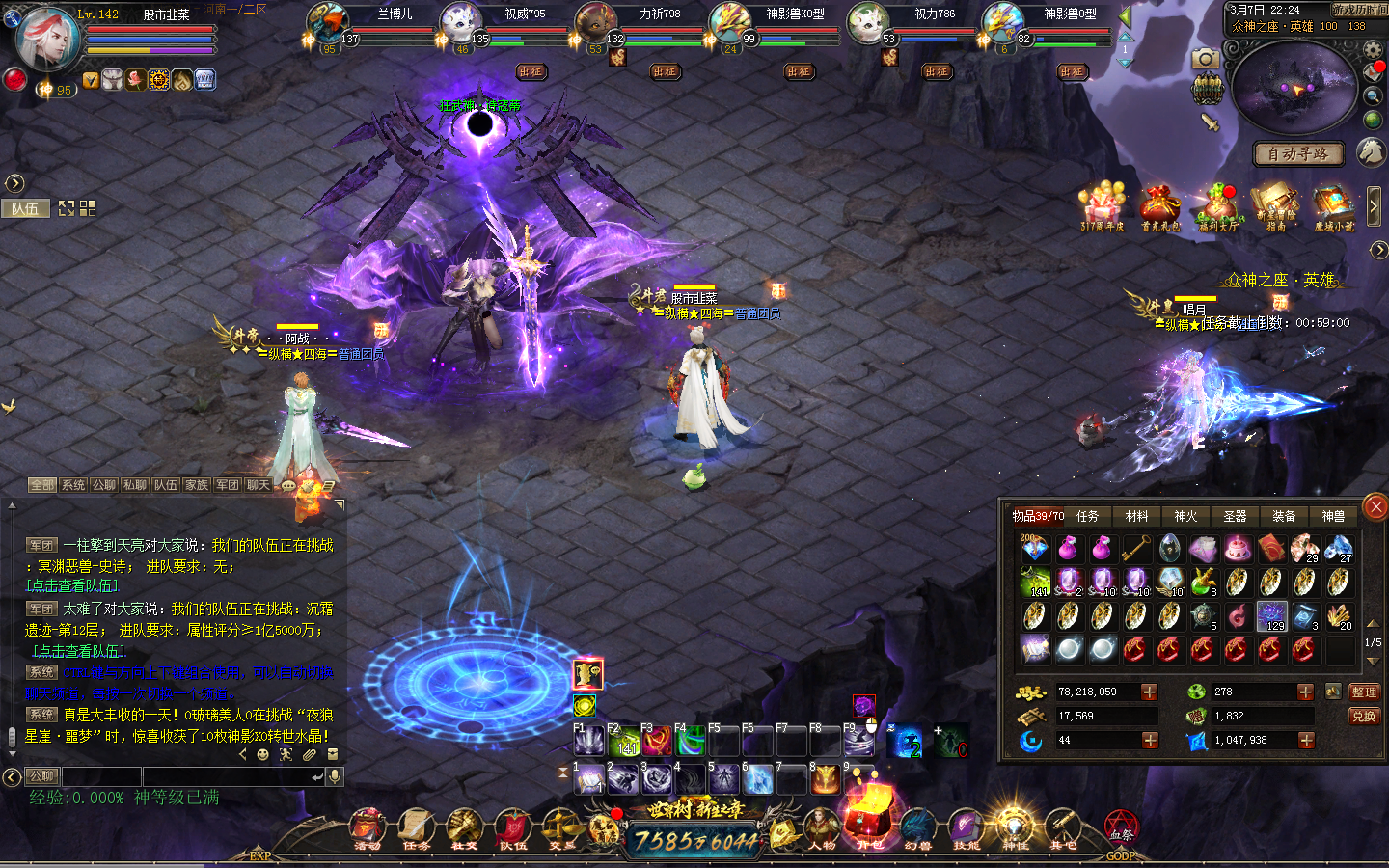Close the inventory bag panel
Image resolution: width=1389 pixels, height=868 pixels.
coord(1375,506)
